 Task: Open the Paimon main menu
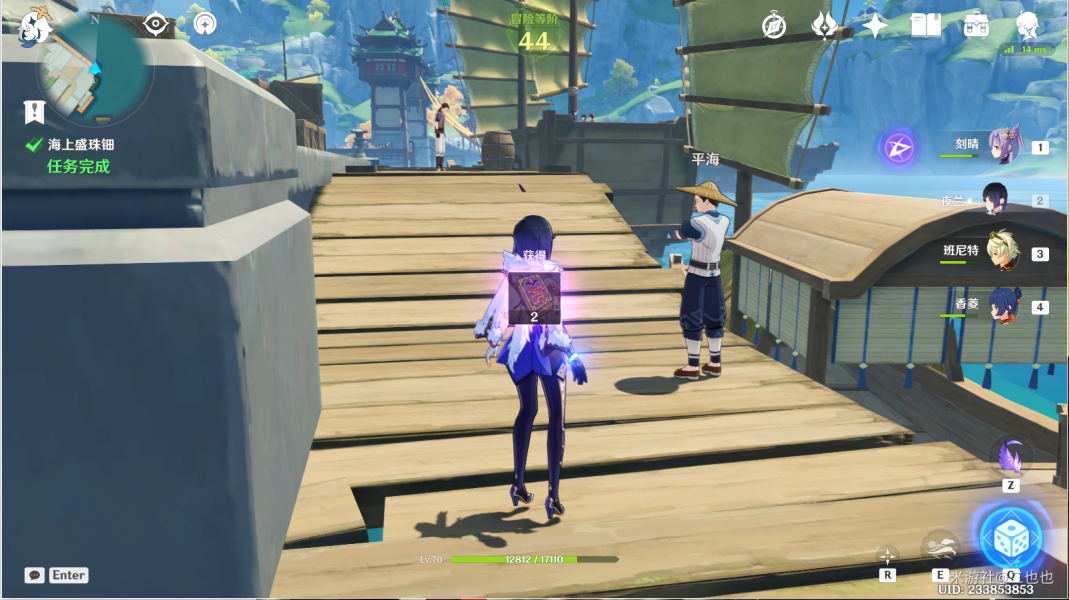click(36, 26)
